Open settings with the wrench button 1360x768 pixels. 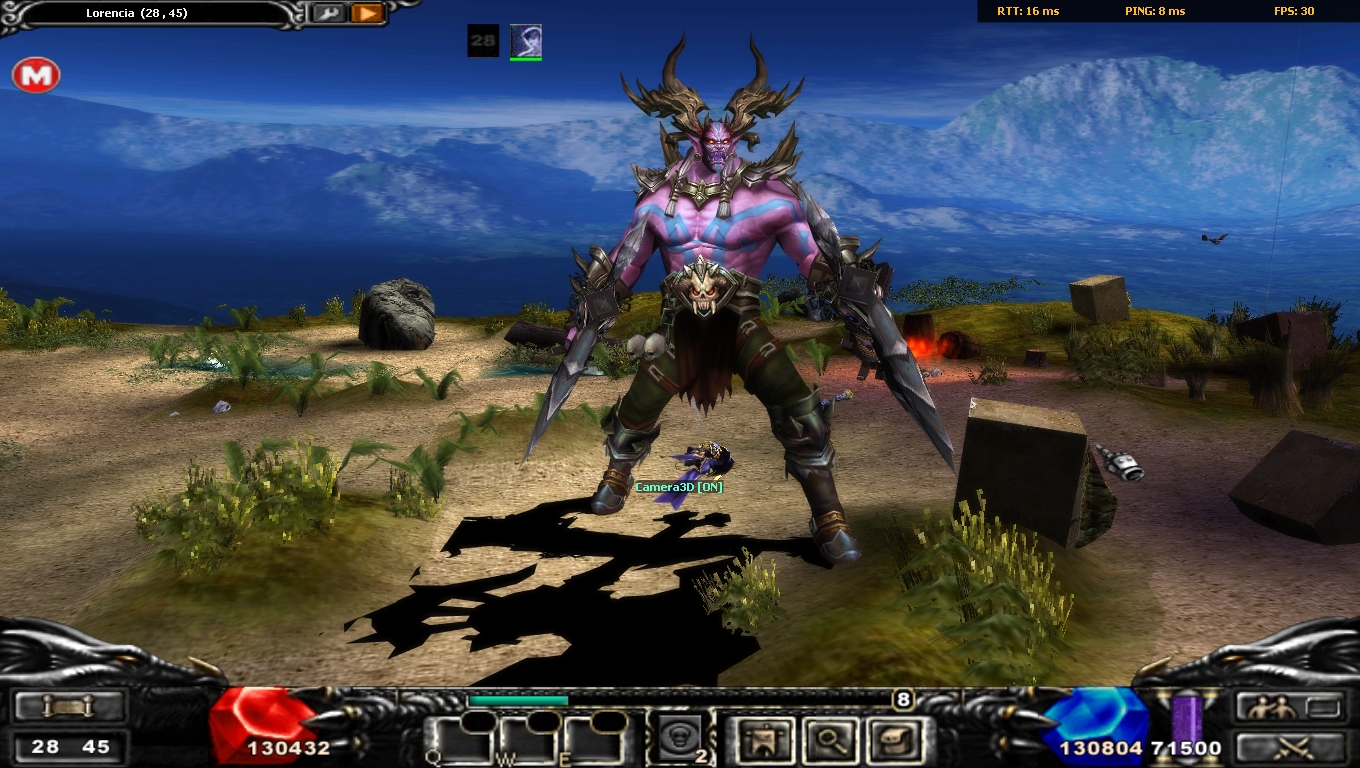click(325, 13)
